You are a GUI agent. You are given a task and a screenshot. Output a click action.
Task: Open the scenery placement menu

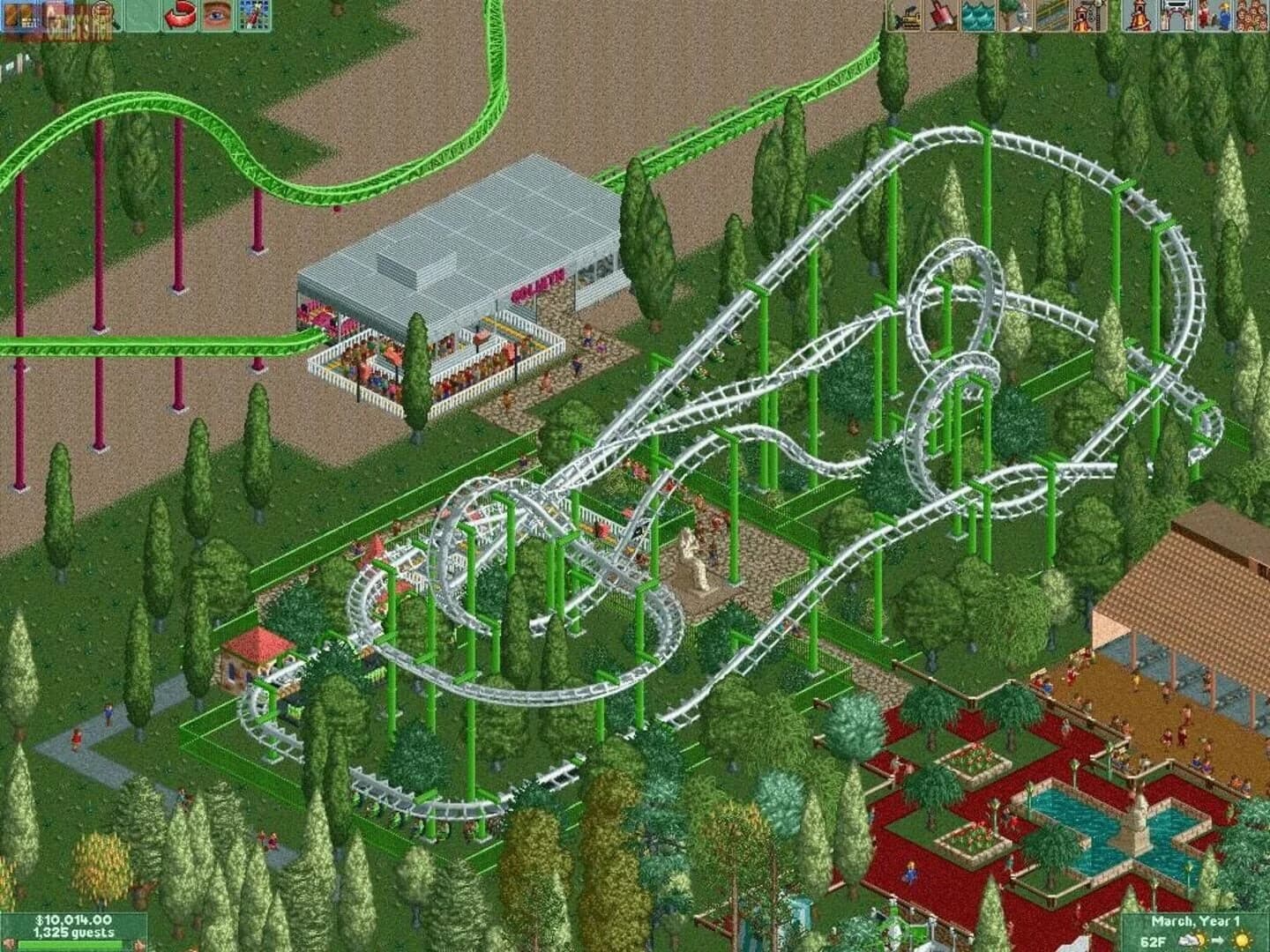[x=1017, y=15]
